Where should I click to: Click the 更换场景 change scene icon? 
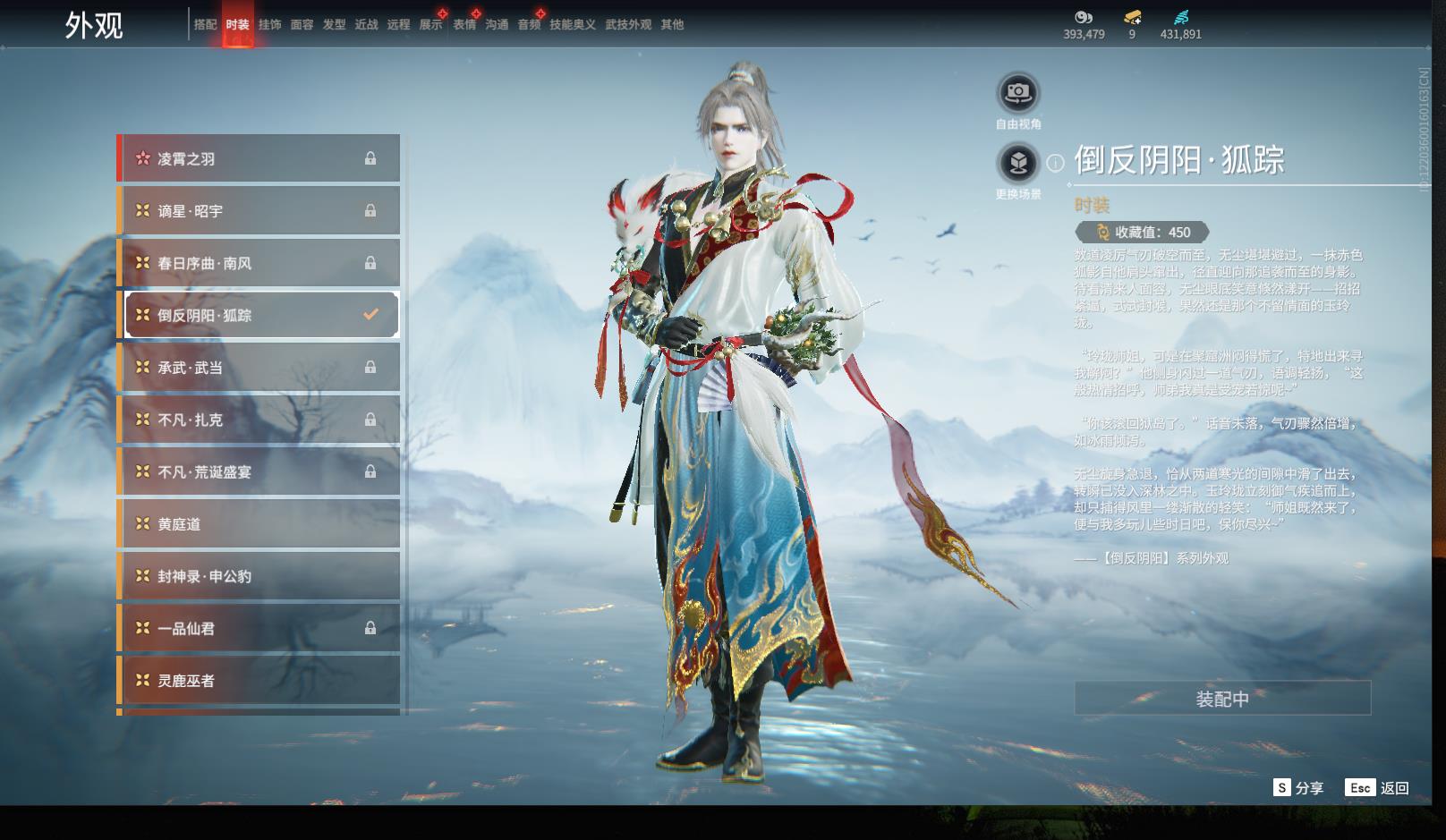1018,163
